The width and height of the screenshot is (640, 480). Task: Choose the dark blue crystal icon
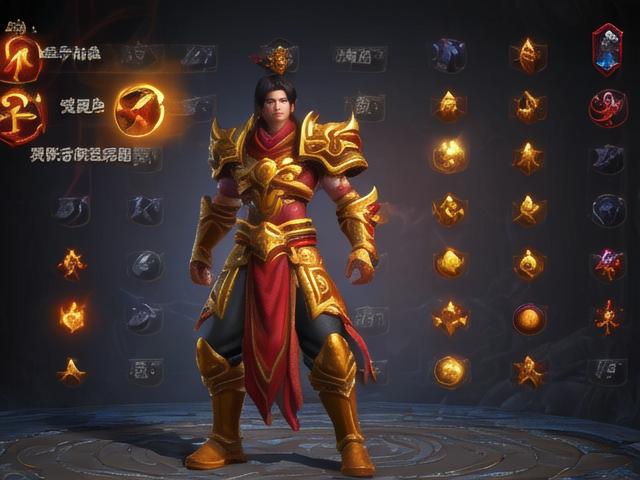pos(448,54)
